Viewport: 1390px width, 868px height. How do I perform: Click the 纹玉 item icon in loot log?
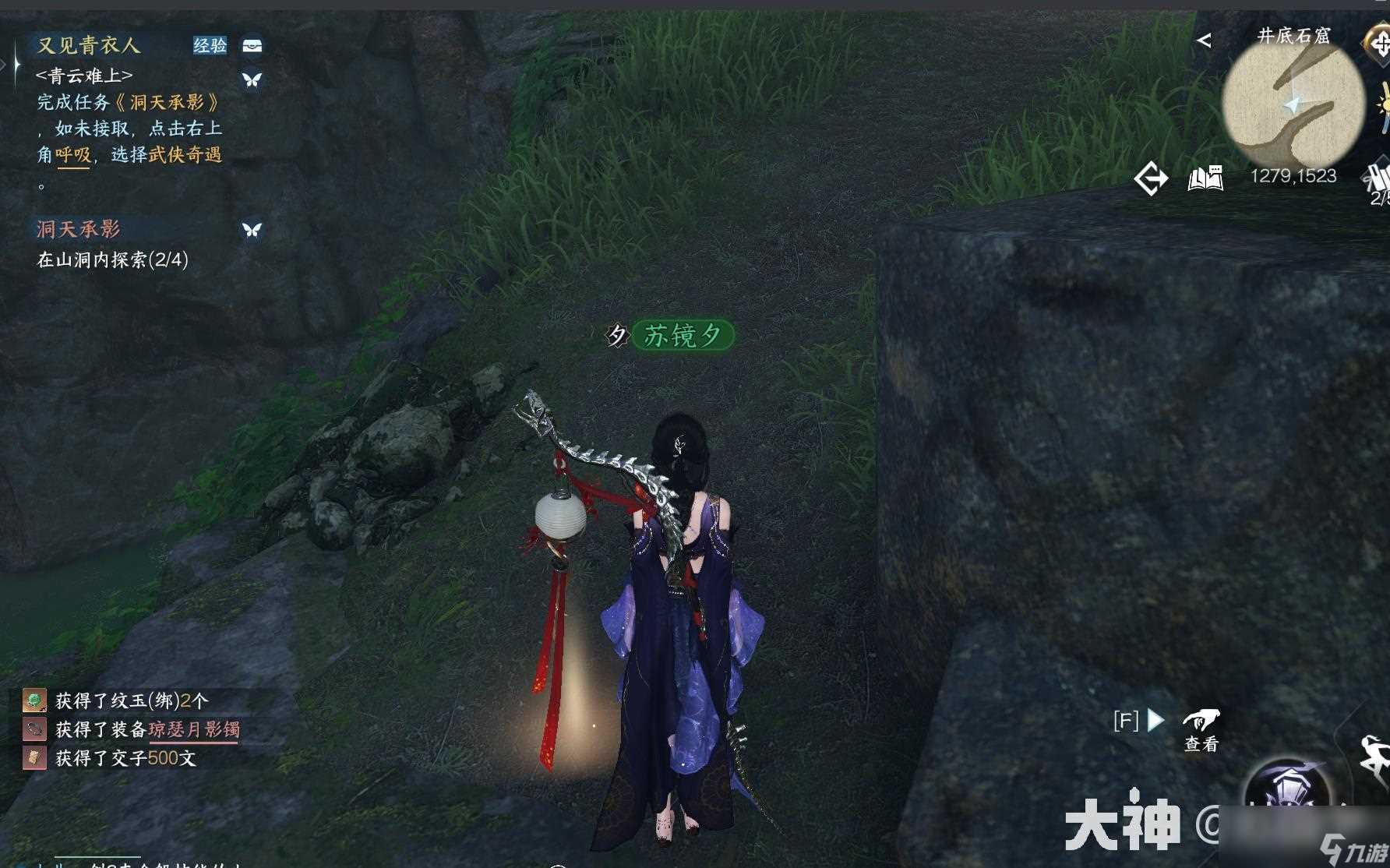tap(34, 701)
